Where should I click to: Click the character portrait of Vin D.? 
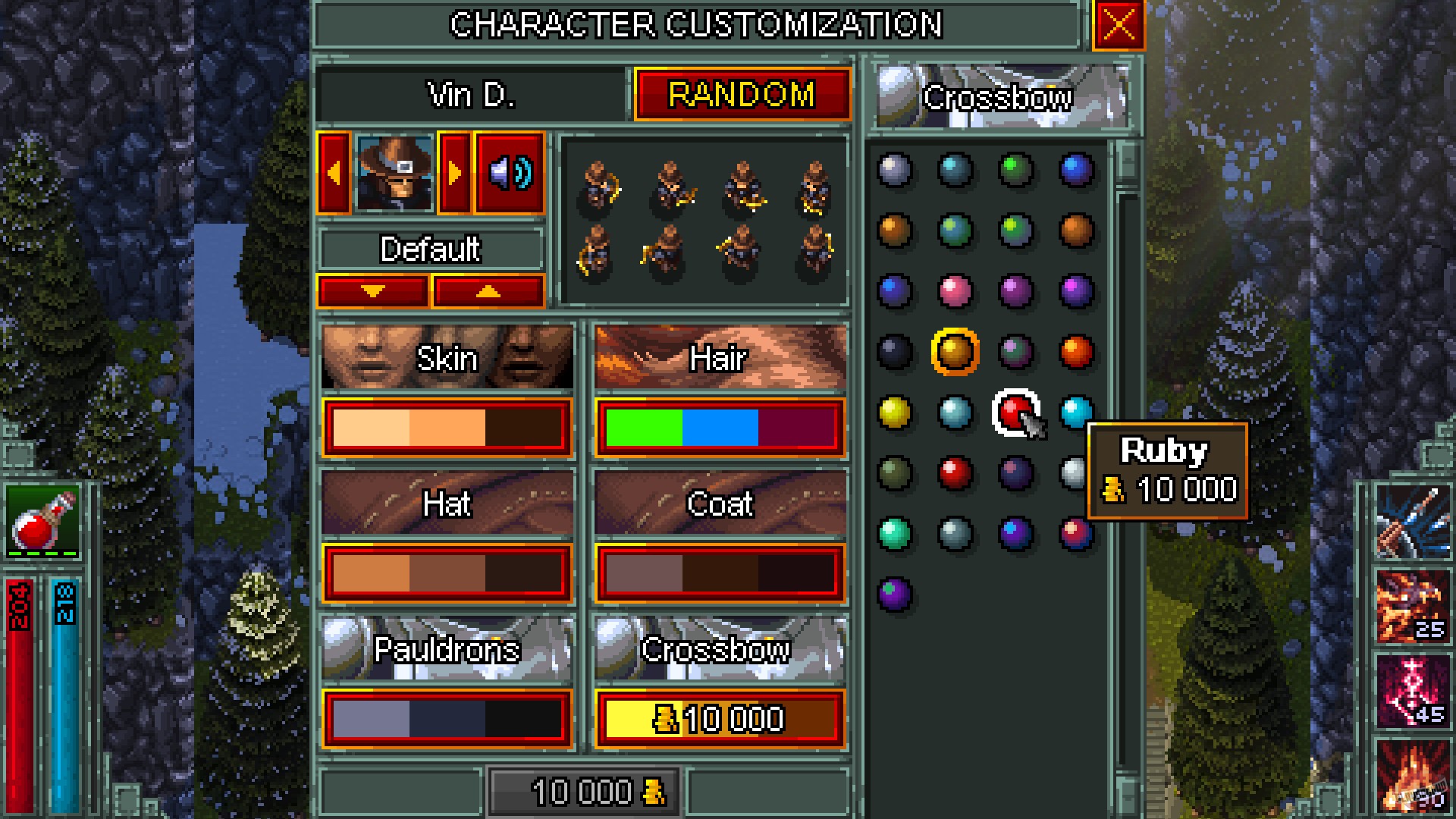tap(396, 174)
